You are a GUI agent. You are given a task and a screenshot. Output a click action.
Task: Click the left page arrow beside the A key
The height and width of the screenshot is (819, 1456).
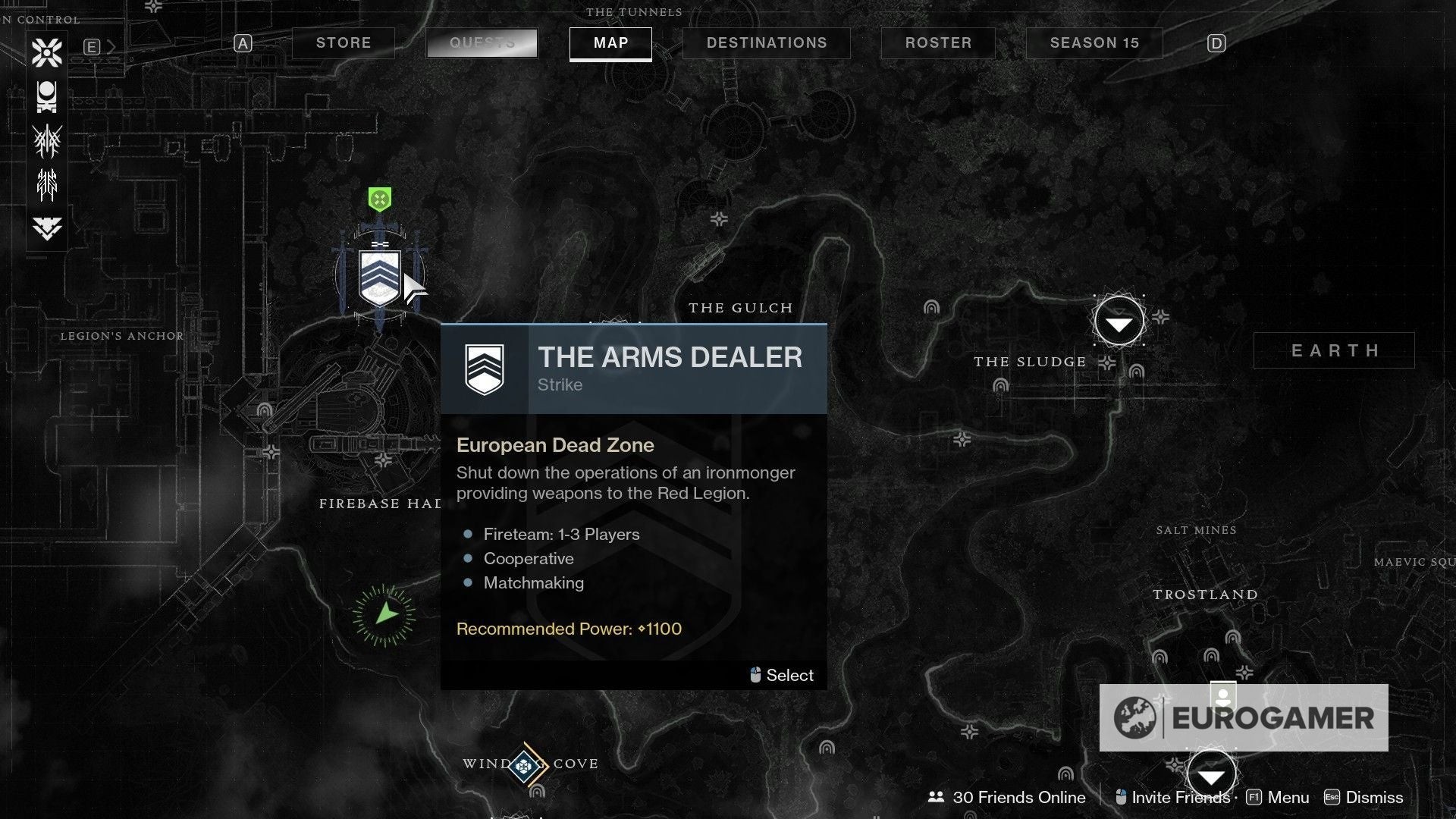[x=242, y=43]
